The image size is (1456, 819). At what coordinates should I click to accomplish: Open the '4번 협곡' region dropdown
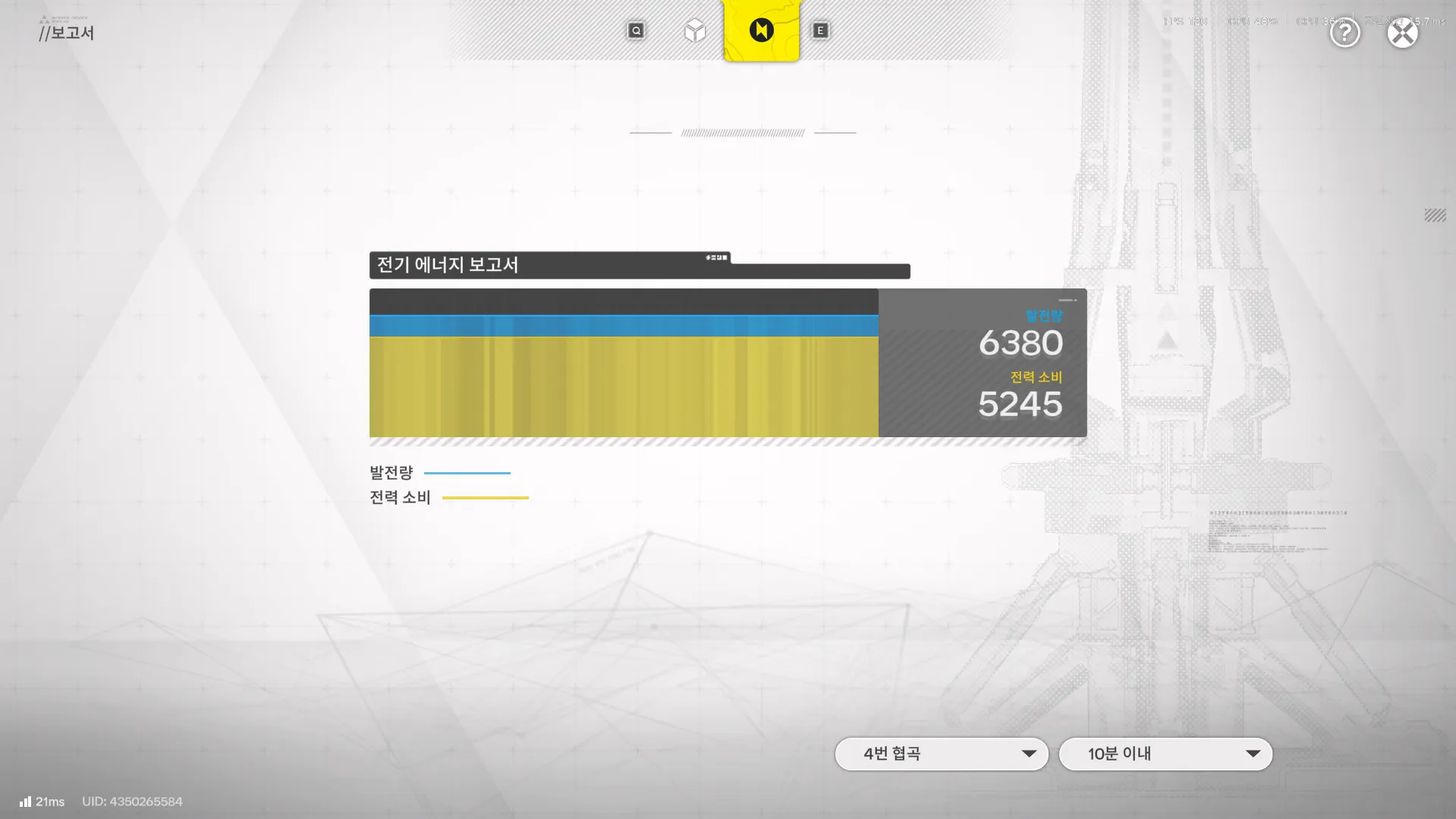point(942,754)
